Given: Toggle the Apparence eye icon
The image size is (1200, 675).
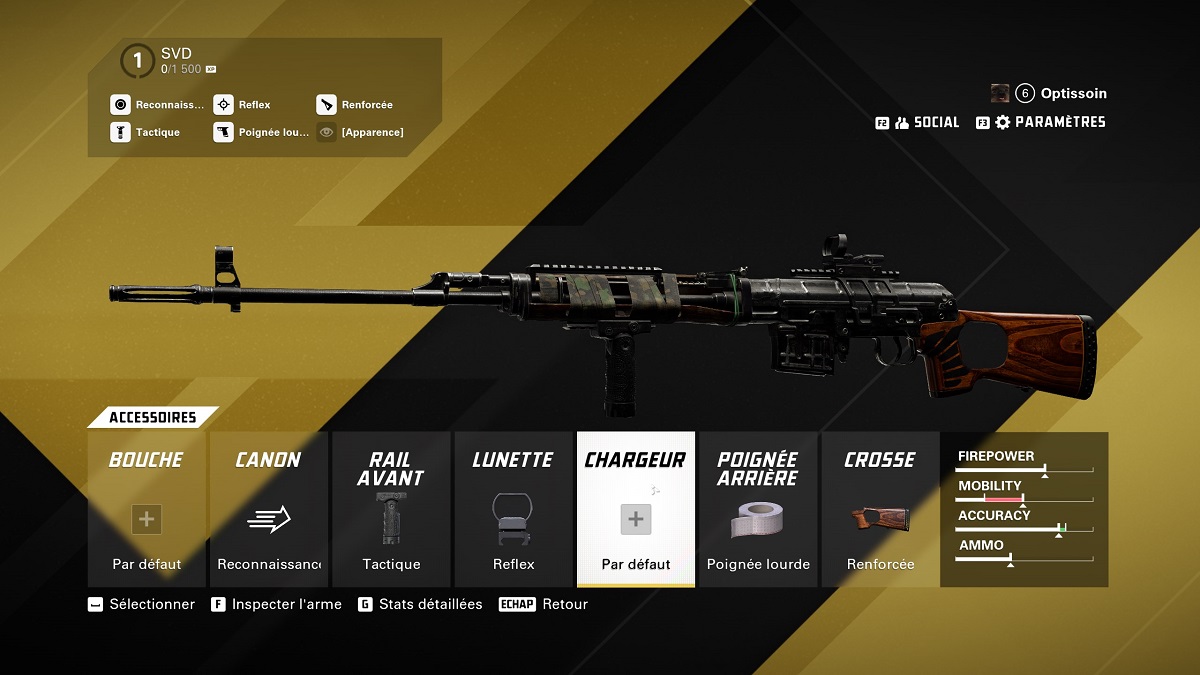Looking at the screenshot, I should [x=326, y=132].
